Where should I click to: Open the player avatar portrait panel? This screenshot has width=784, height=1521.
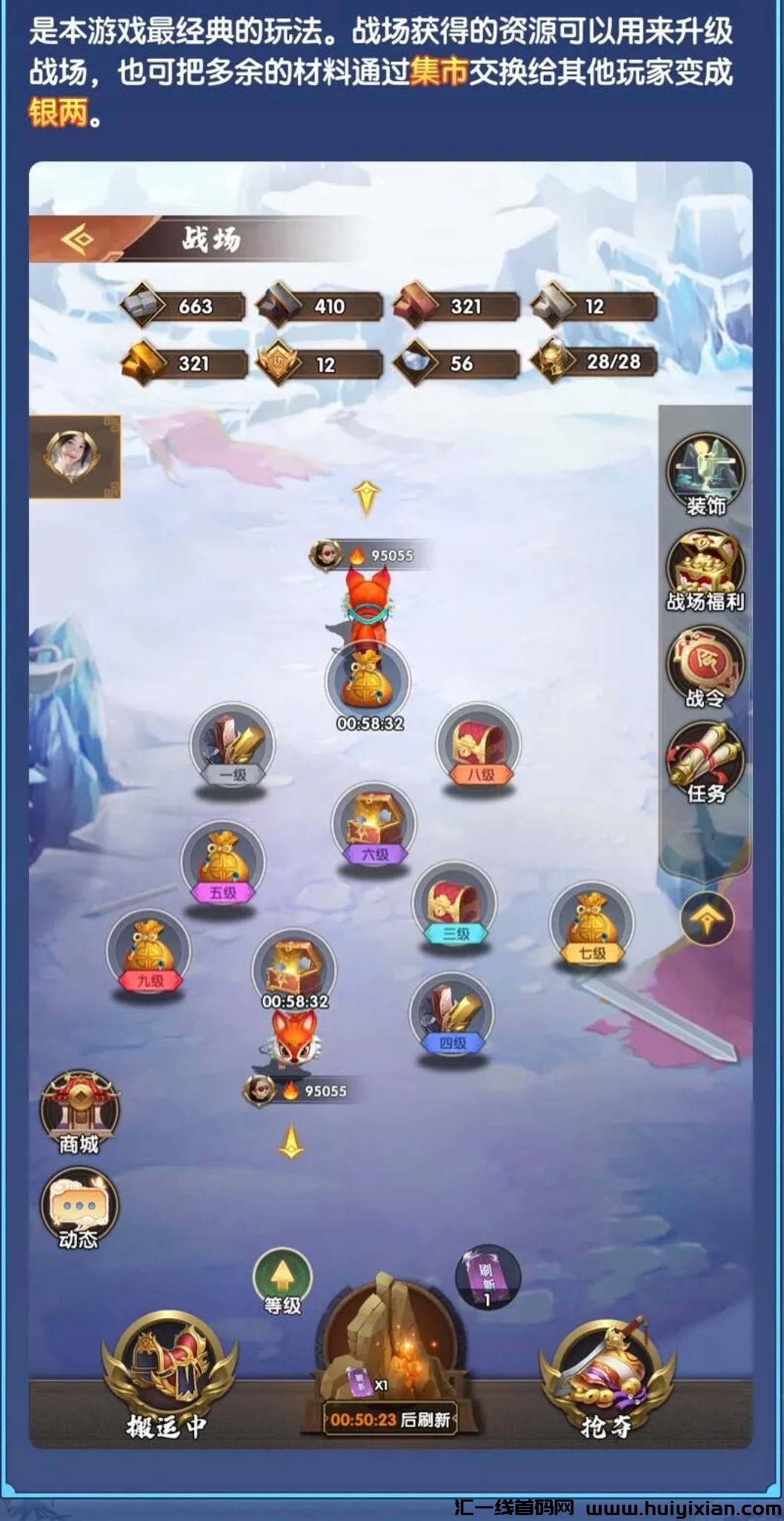[73, 455]
